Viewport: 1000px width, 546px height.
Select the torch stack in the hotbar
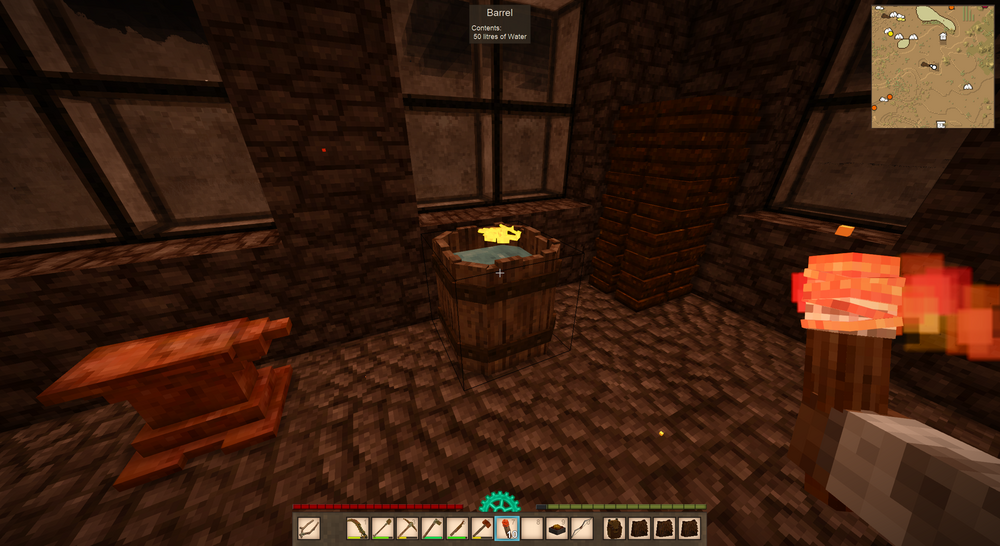(507, 528)
